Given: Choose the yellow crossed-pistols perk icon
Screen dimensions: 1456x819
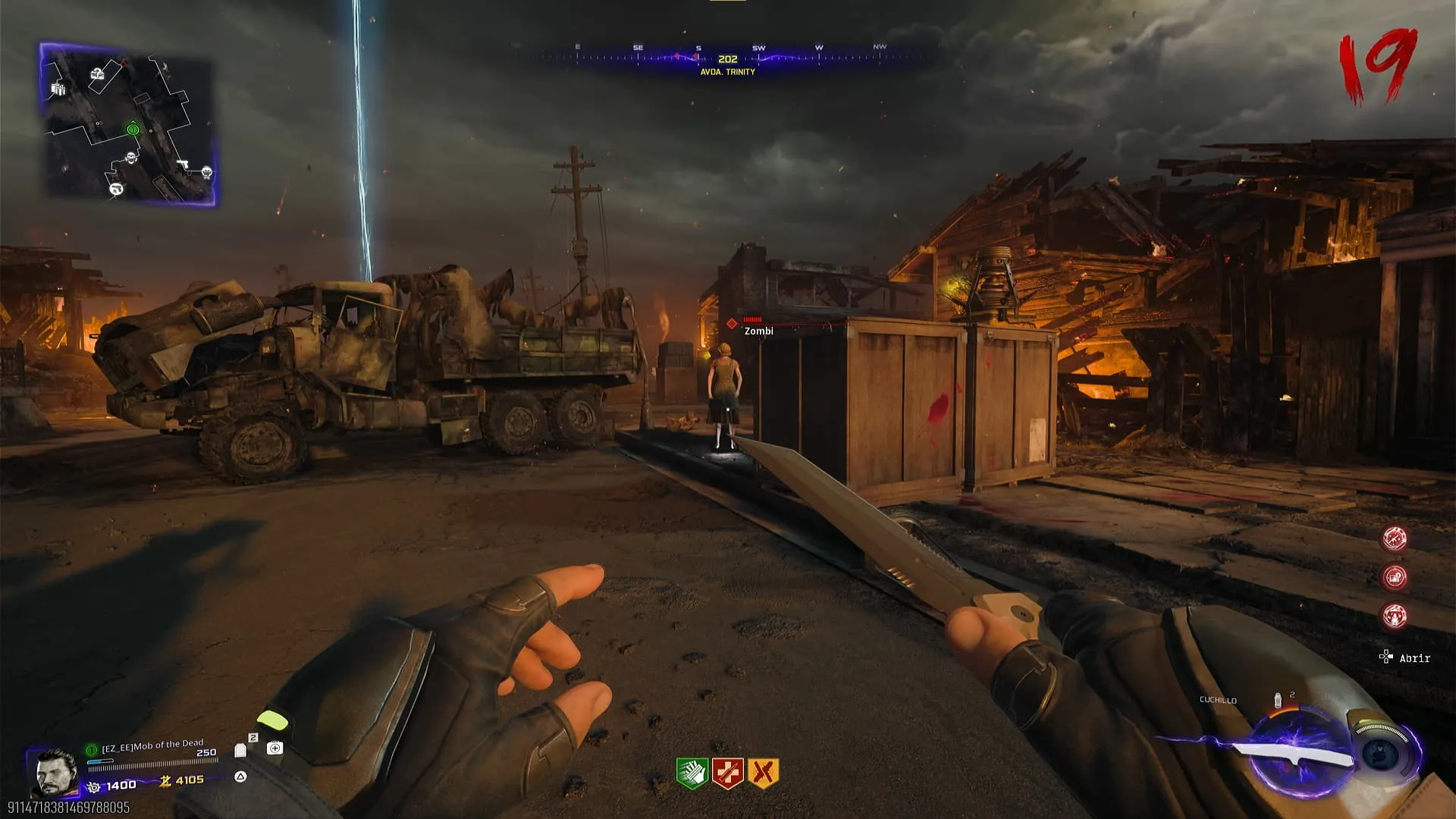Looking at the screenshot, I should 763,773.
